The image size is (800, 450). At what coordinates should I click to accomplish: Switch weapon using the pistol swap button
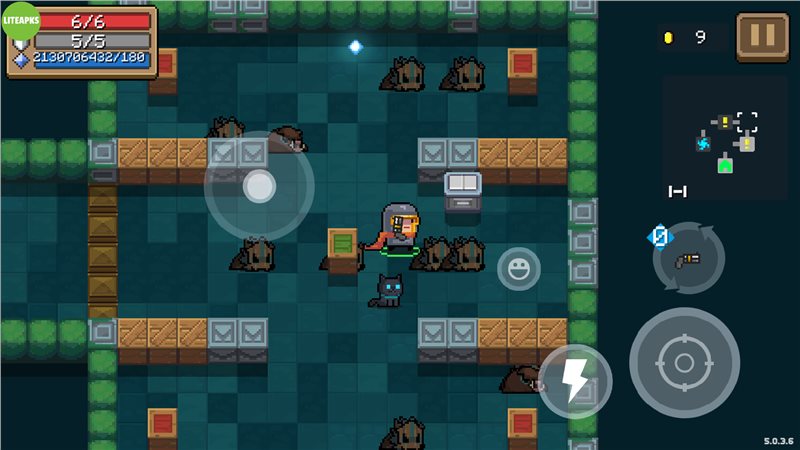[688, 258]
